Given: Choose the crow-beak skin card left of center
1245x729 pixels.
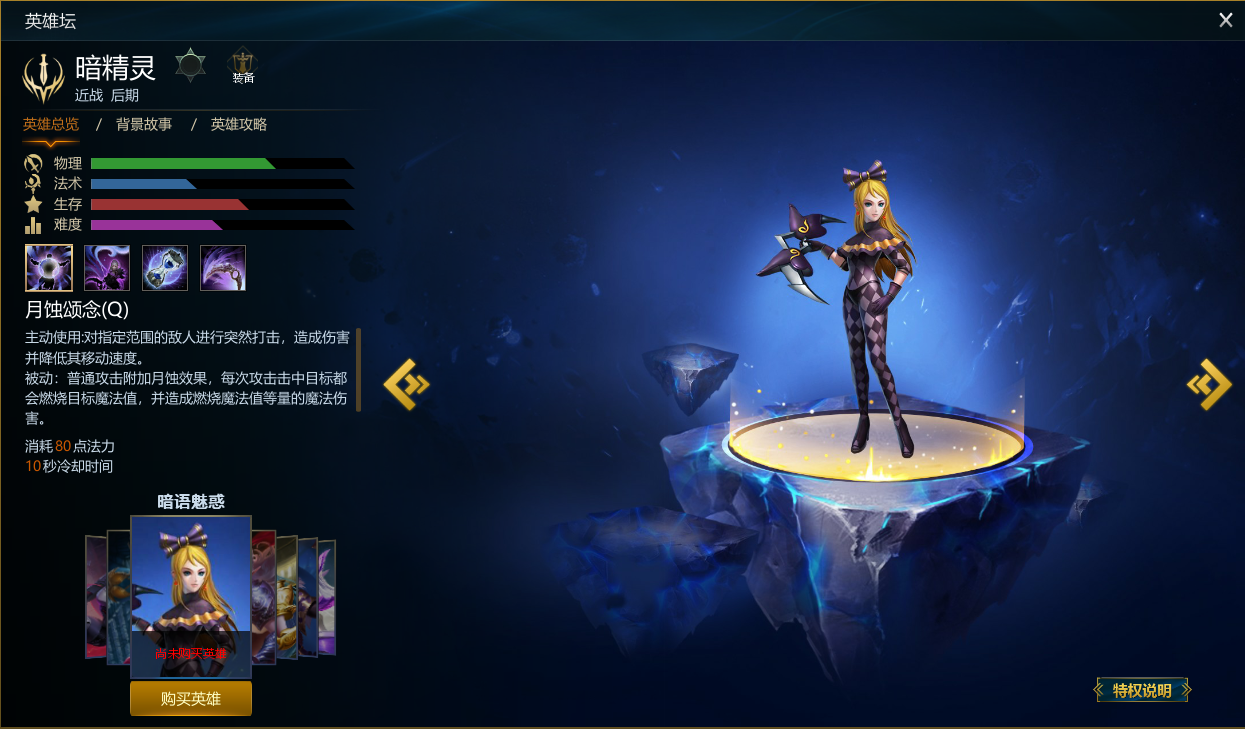Looking at the screenshot, I should [x=119, y=598].
